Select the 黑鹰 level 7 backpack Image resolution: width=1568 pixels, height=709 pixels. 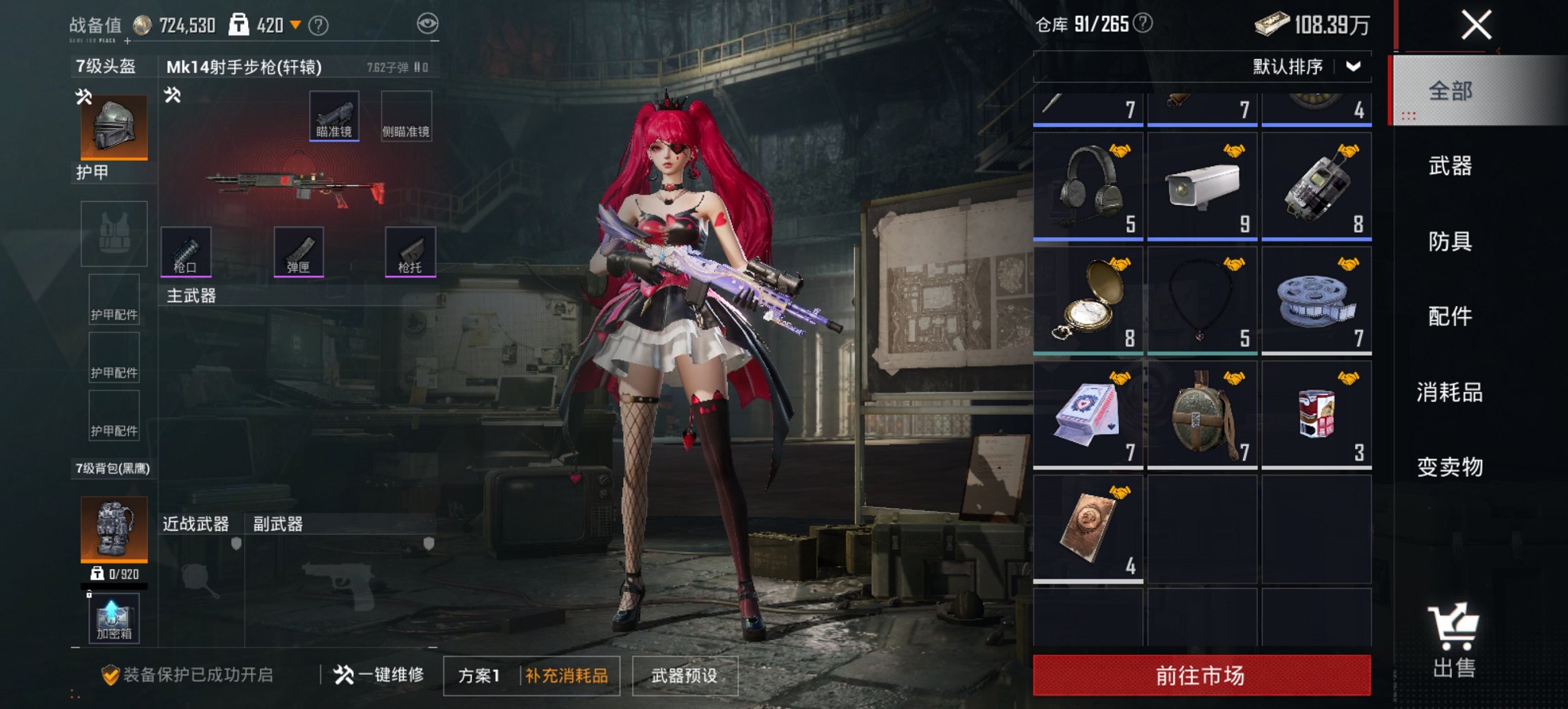coord(112,530)
